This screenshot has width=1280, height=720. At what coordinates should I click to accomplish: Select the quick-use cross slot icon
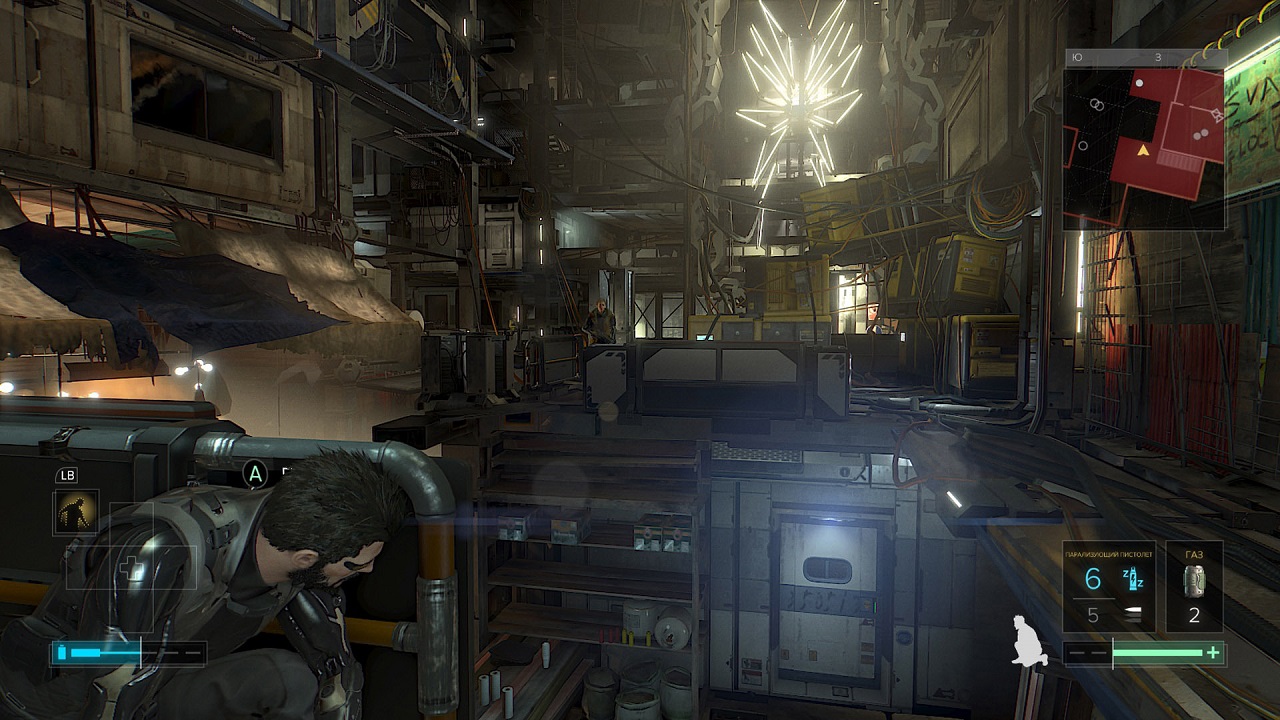click(130, 569)
